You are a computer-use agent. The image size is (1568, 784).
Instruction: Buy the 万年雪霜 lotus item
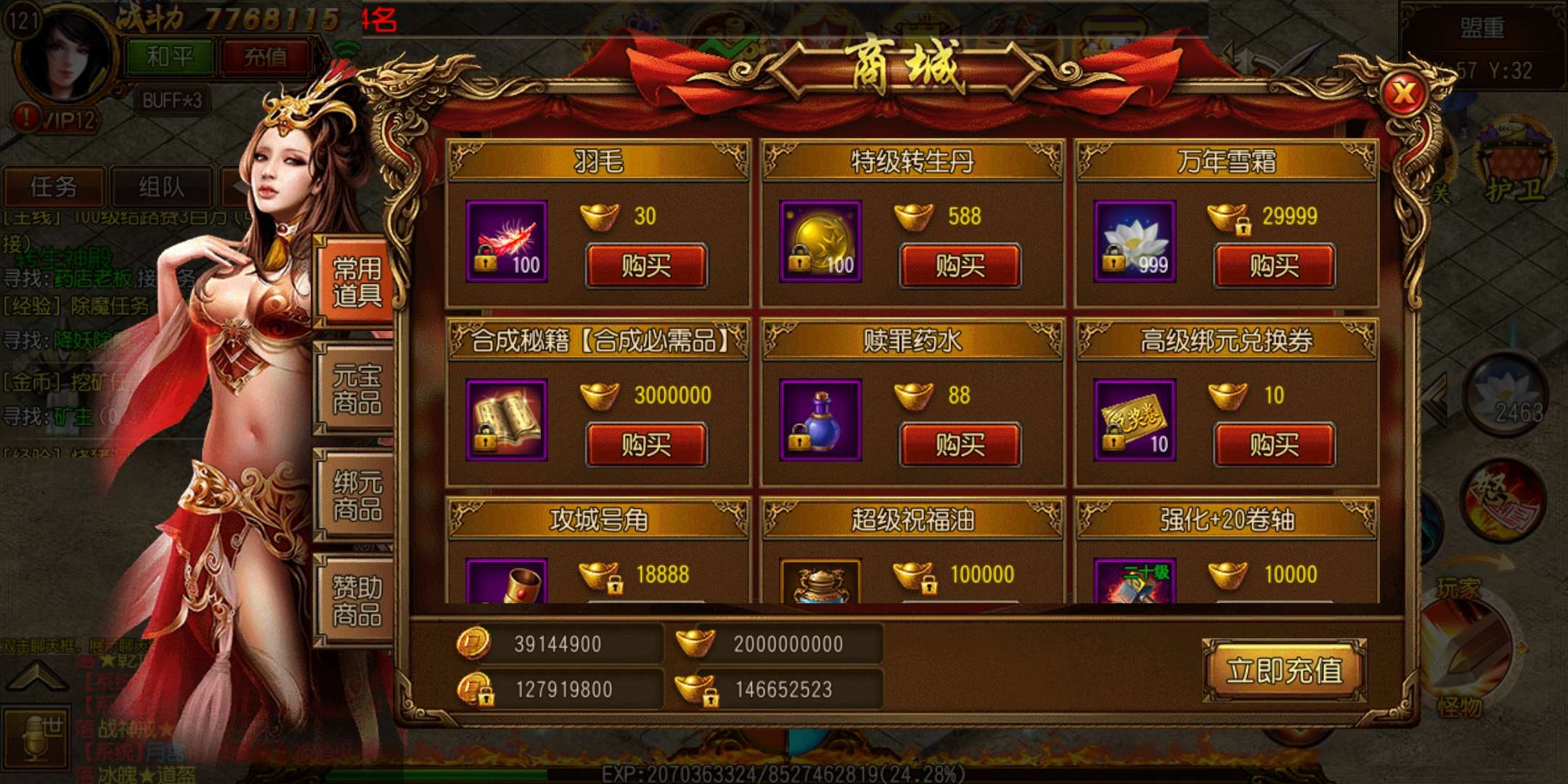click(1274, 266)
